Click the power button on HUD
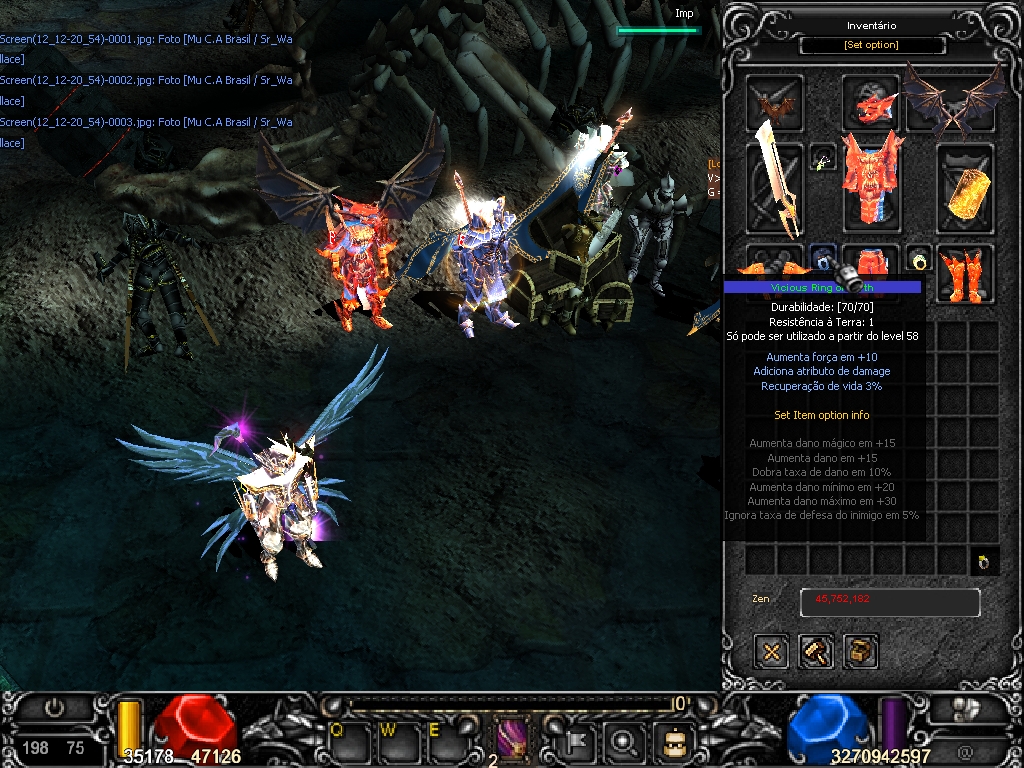This screenshot has height=768, width=1024. click(x=55, y=708)
